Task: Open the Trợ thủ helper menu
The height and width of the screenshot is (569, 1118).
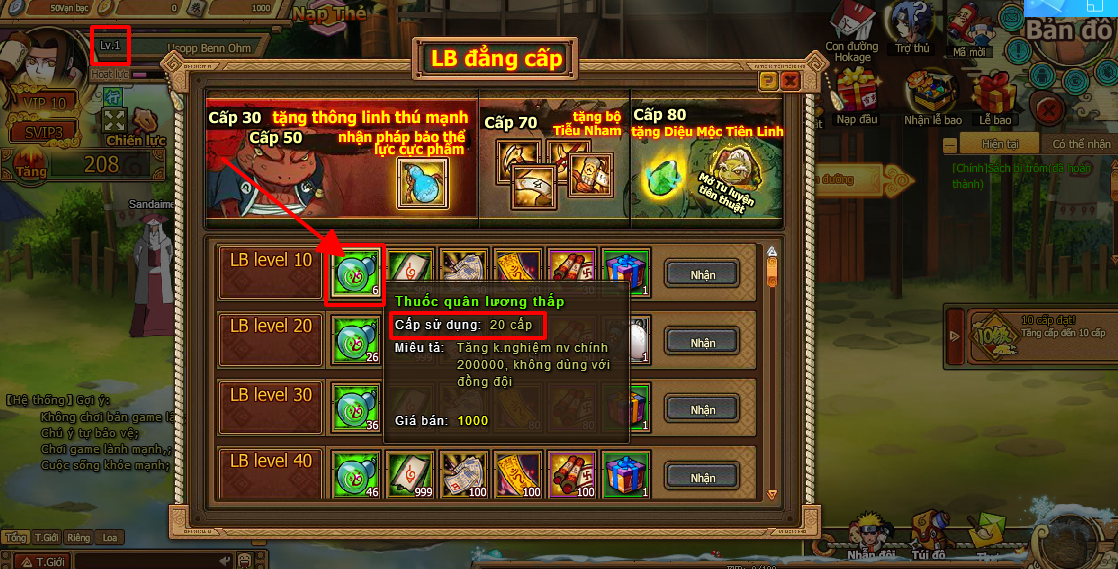Action: pos(912,28)
